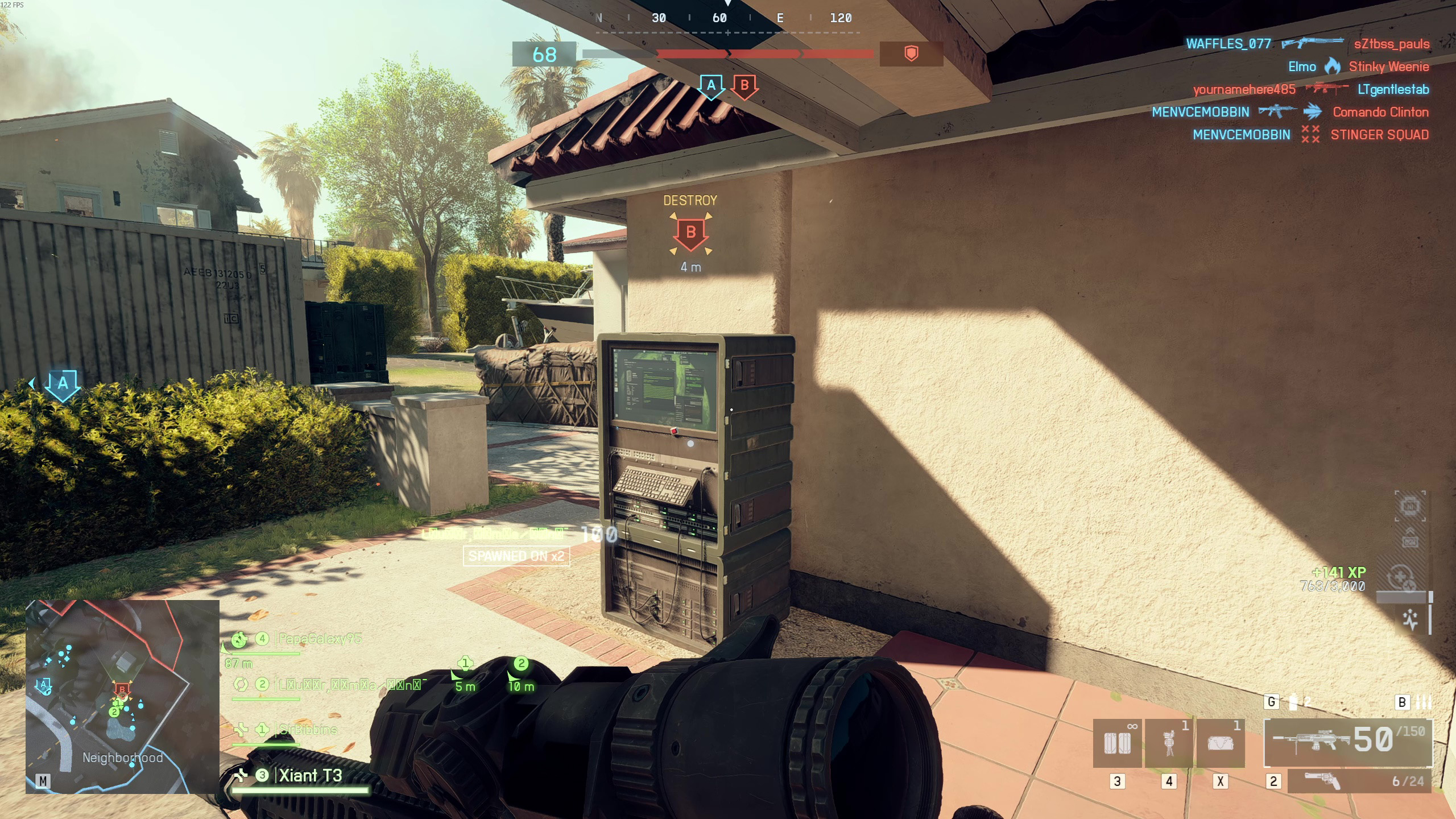Screen dimensions: 1456x819
Task: Click the fire mode bullets icon
Action: (1424, 702)
